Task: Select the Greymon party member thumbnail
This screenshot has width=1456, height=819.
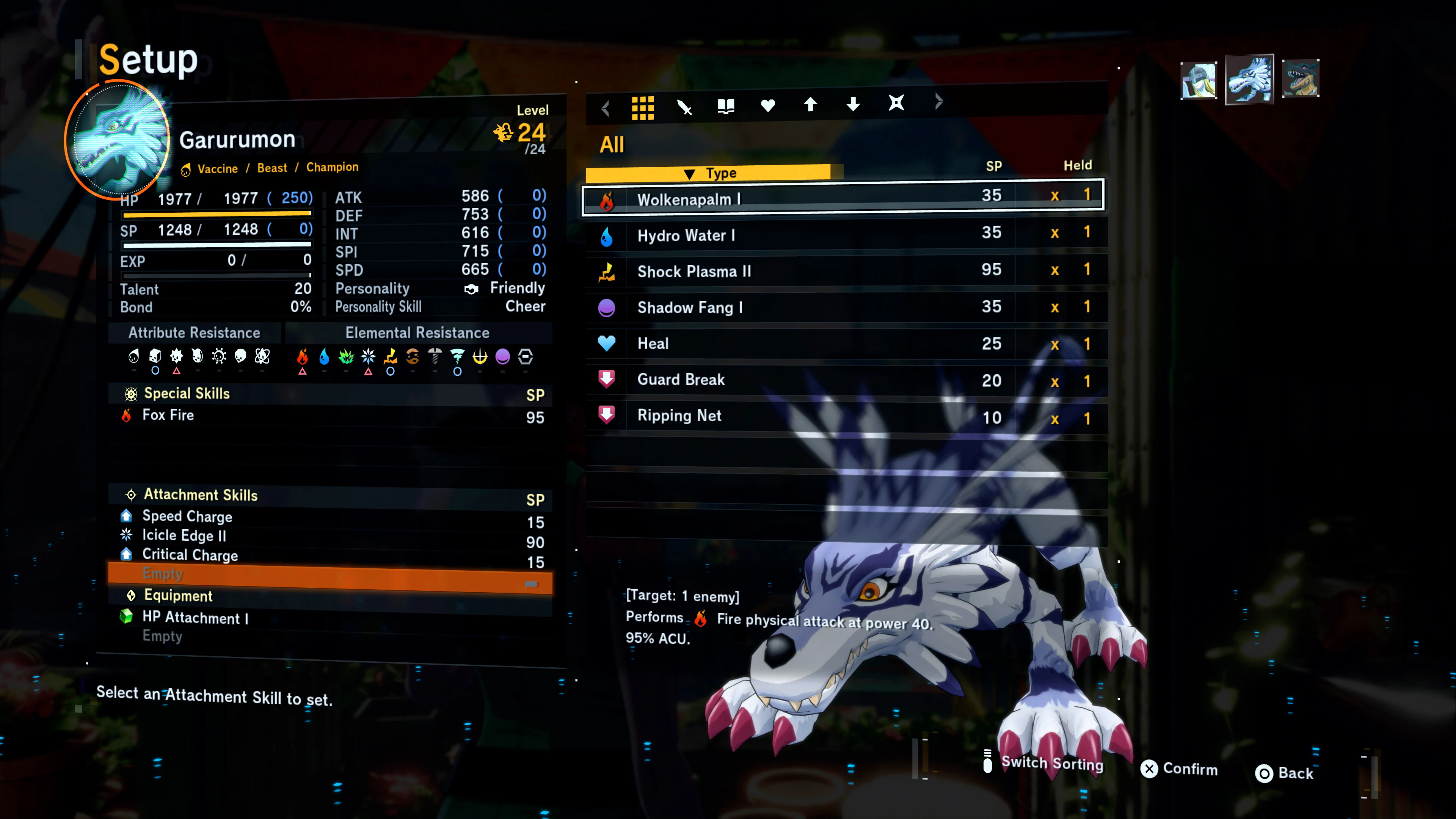Action: click(1302, 80)
